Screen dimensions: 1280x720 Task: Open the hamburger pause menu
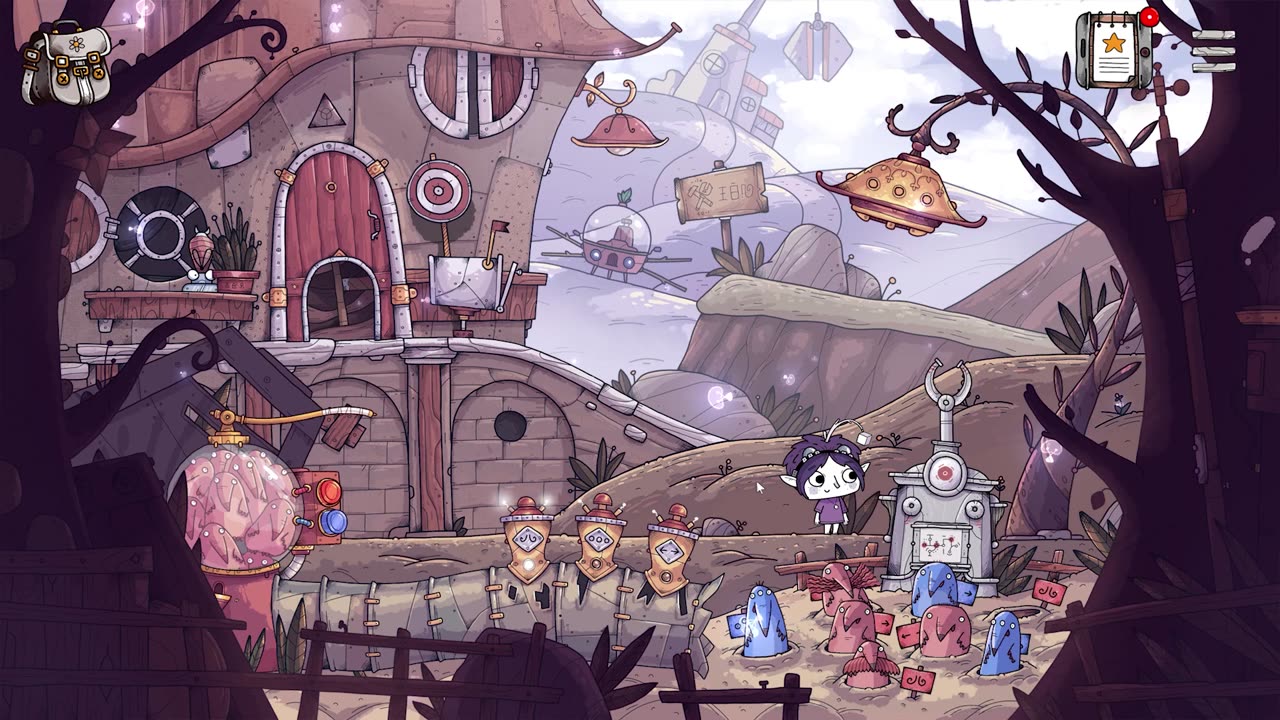click(x=1213, y=51)
